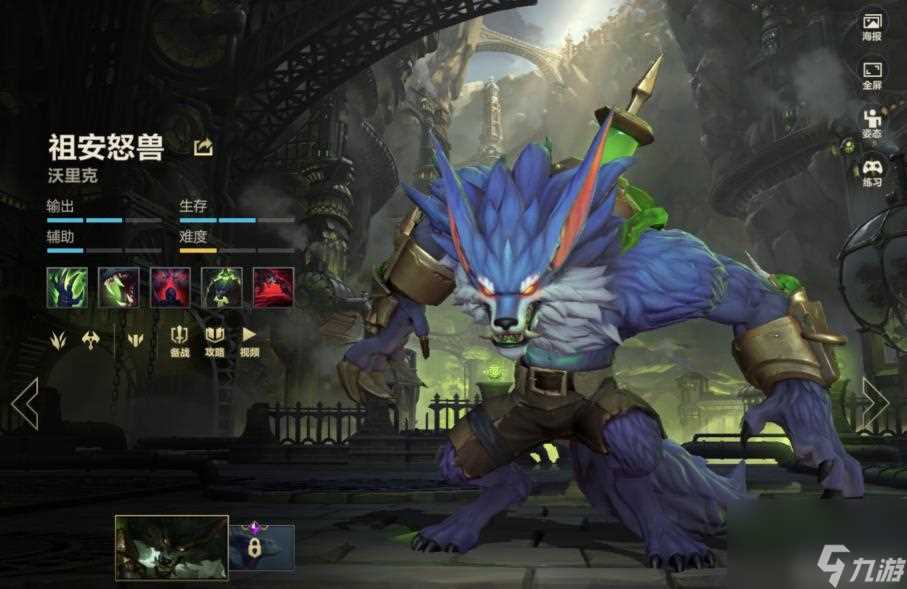View the green claw passive ability icon
Image resolution: width=907 pixels, height=589 pixels.
pyautogui.click(x=67, y=287)
